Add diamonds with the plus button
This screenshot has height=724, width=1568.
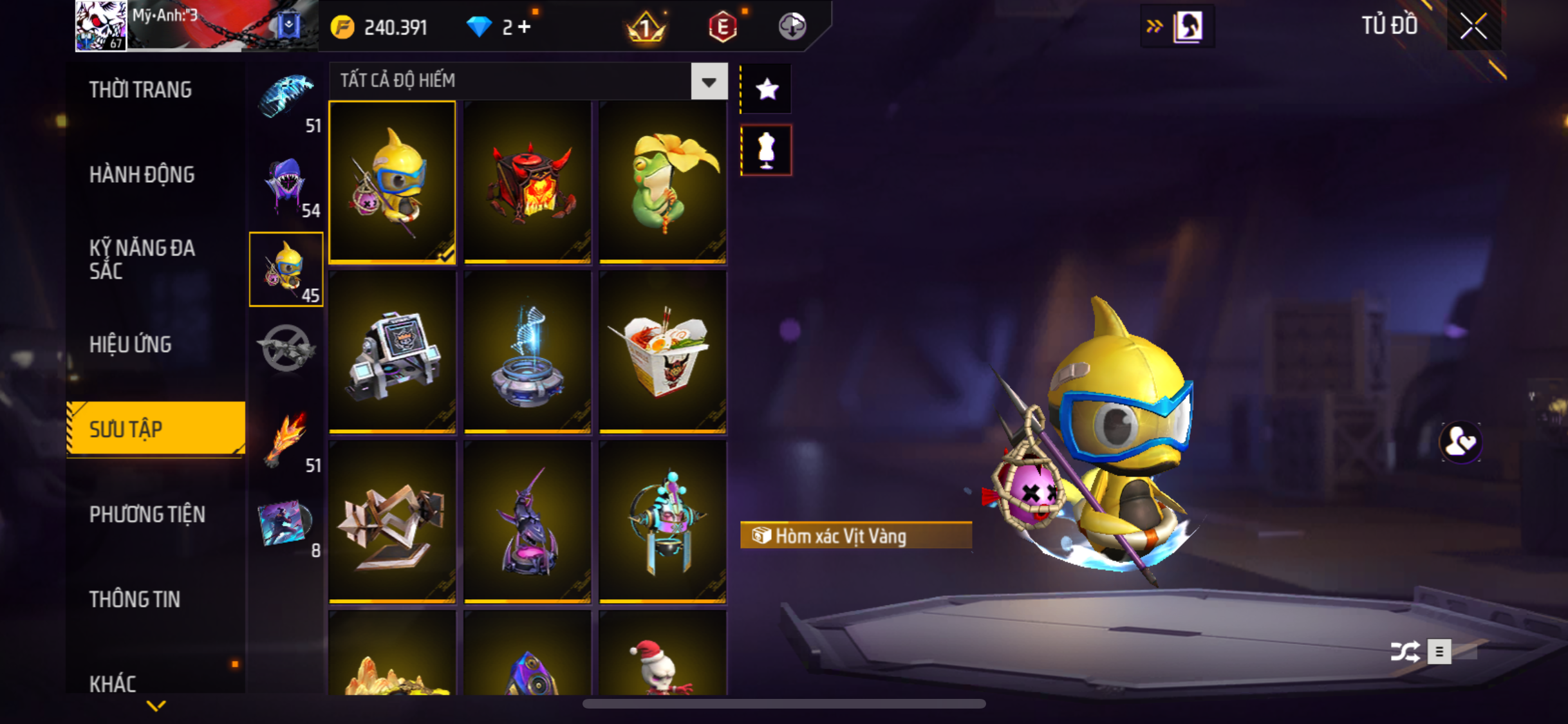pos(525,27)
